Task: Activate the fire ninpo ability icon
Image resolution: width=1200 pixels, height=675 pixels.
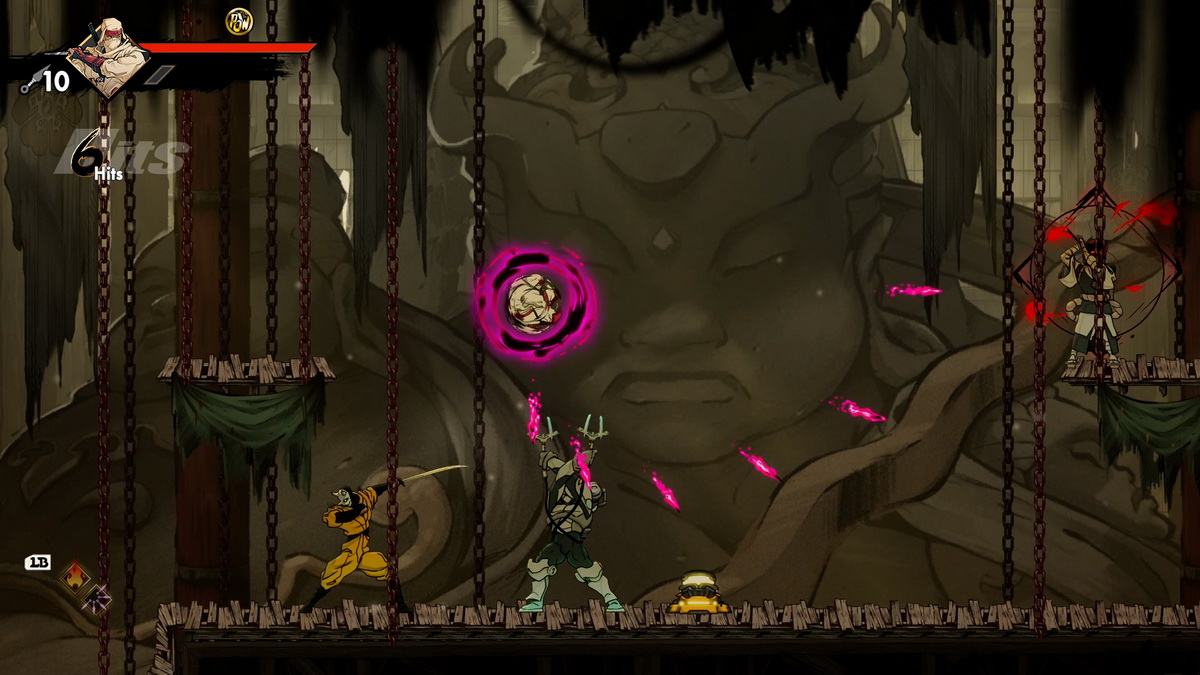Action: click(x=74, y=576)
